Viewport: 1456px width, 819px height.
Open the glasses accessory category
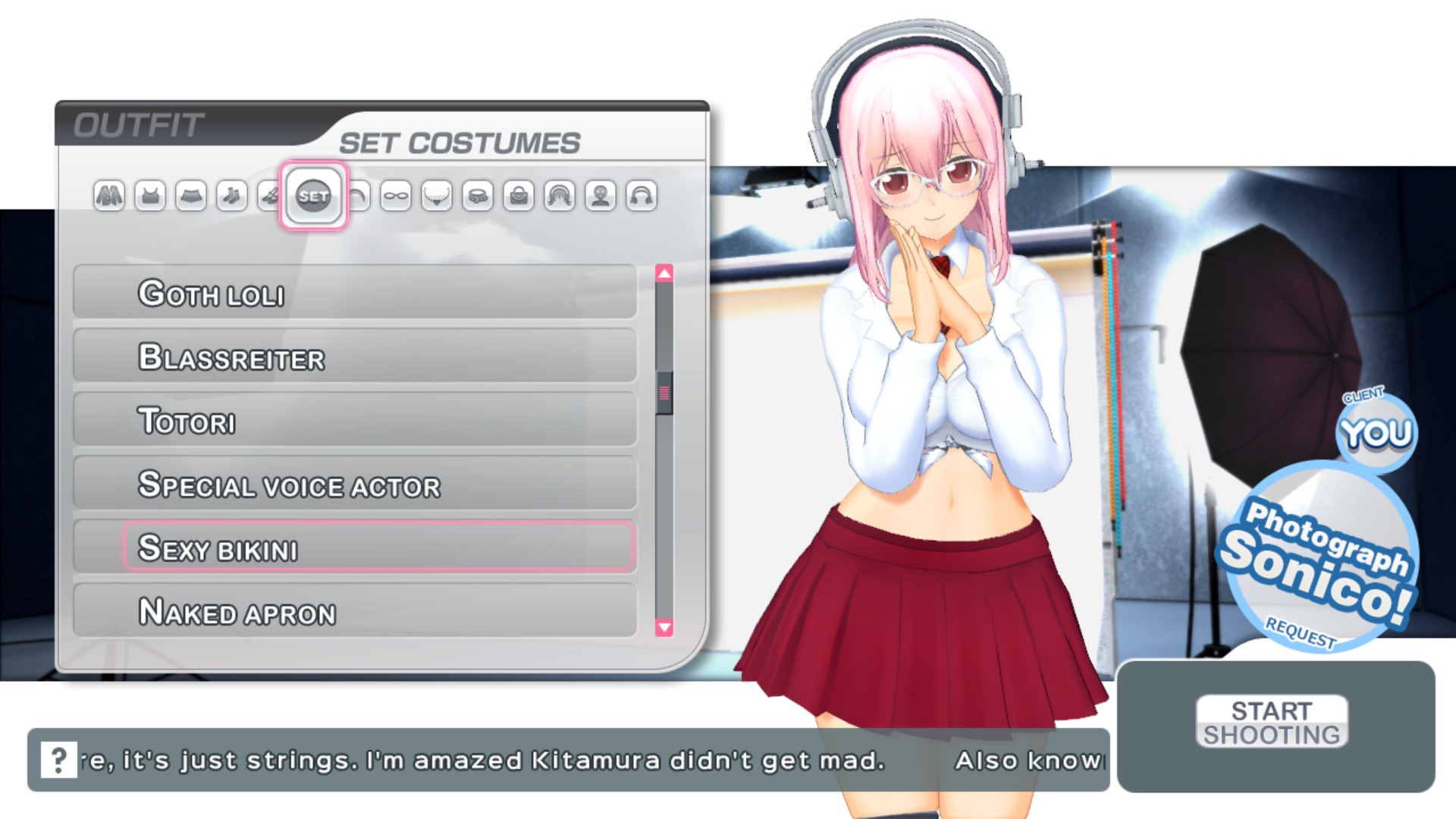coord(396,197)
